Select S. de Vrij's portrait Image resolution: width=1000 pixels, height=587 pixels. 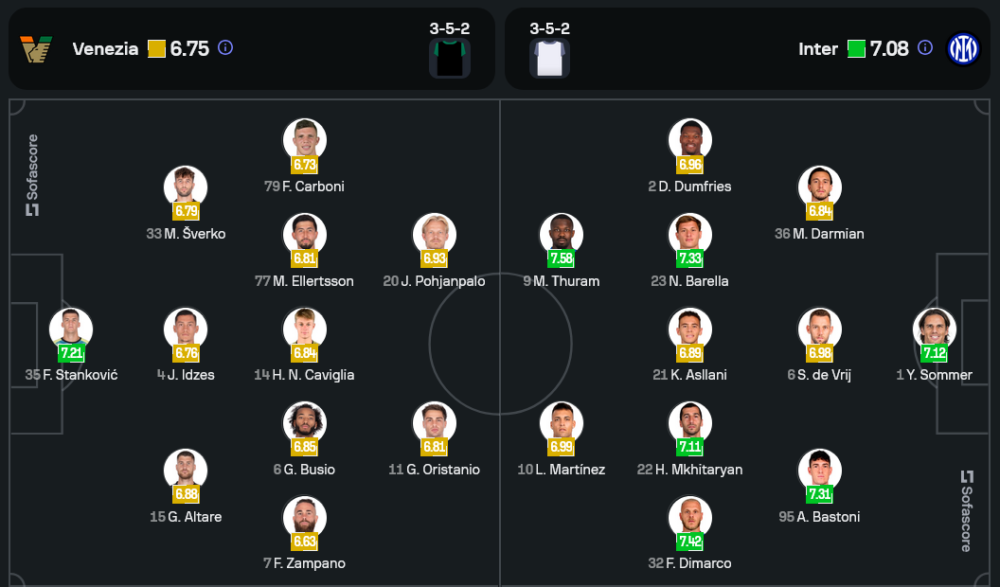819,330
